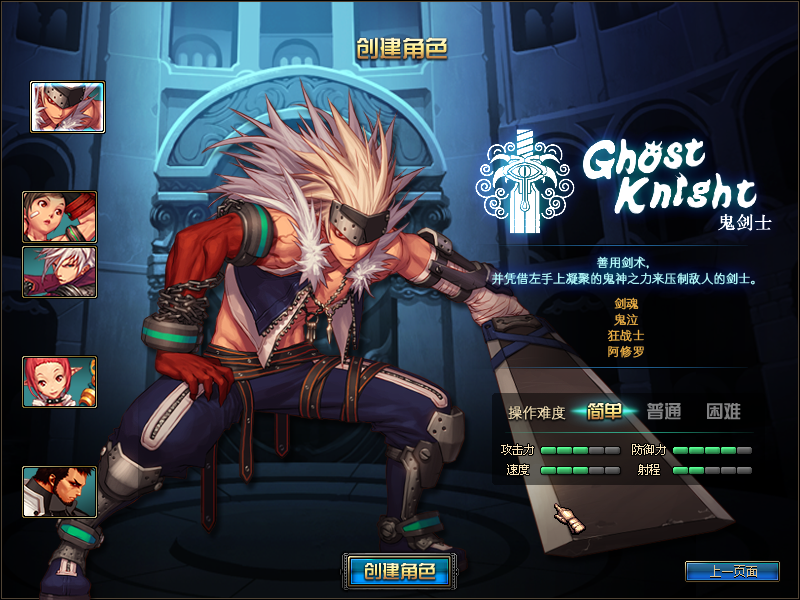This screenshot has width=800, height=600.
Task: Pick the white-haired gunner portrait
Action: (60, 273)
